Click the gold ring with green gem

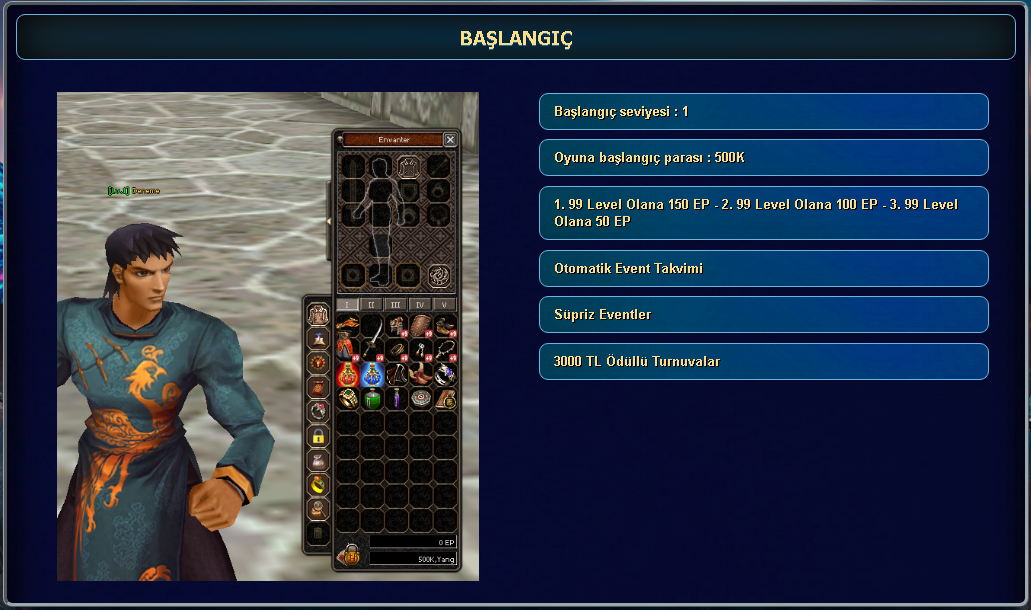[x=348, y=398]
